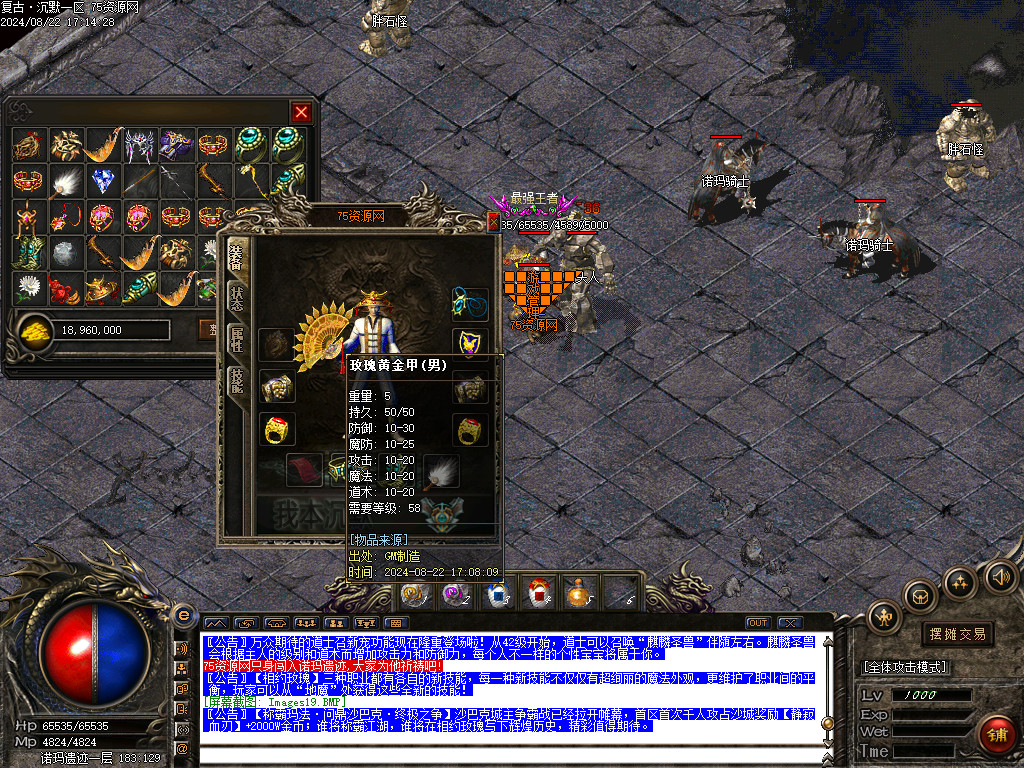Pick the white feather fan in the bag
The height and width of the screenshot is (768, 1024).
66,181
